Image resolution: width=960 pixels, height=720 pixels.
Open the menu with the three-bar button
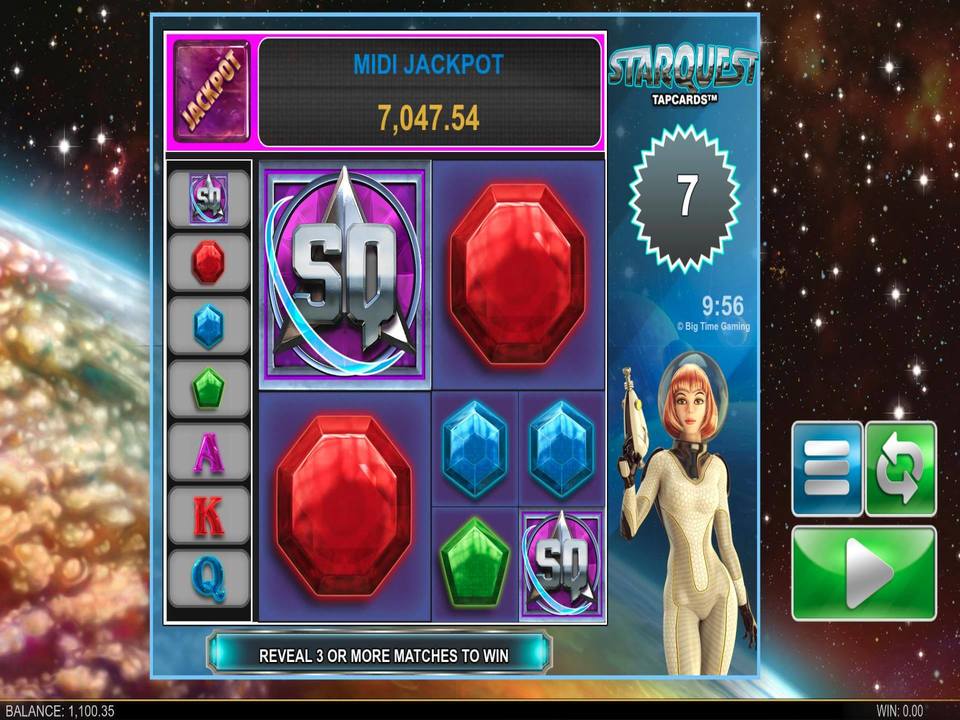(827, 469)
